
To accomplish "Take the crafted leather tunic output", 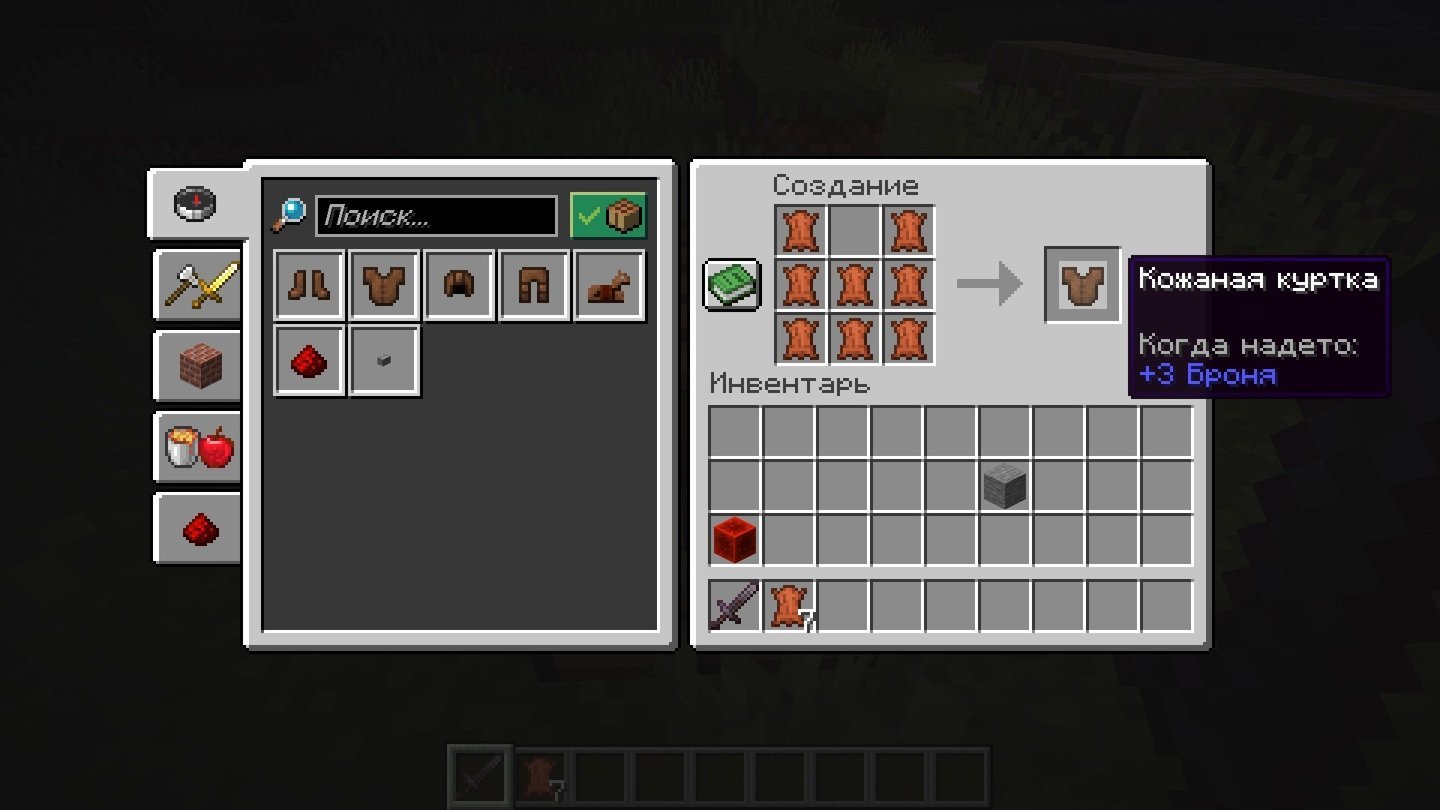I will (1083, 285).
